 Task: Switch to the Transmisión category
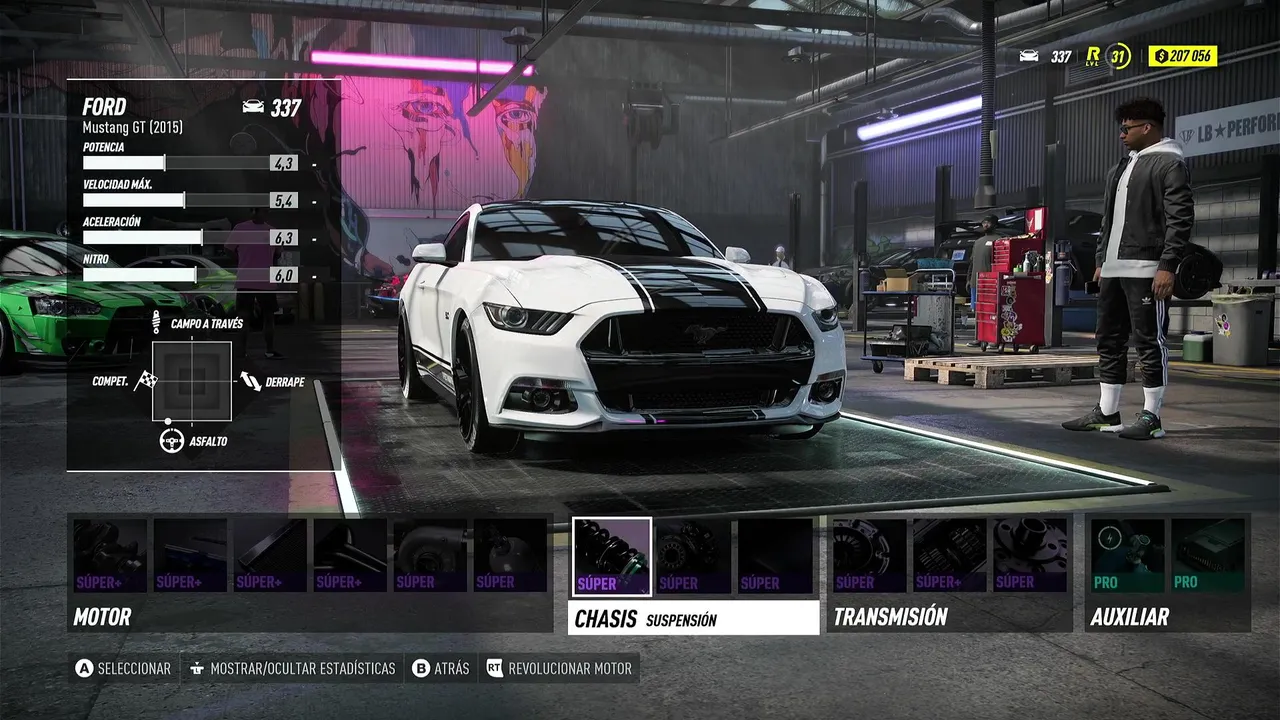890,617
